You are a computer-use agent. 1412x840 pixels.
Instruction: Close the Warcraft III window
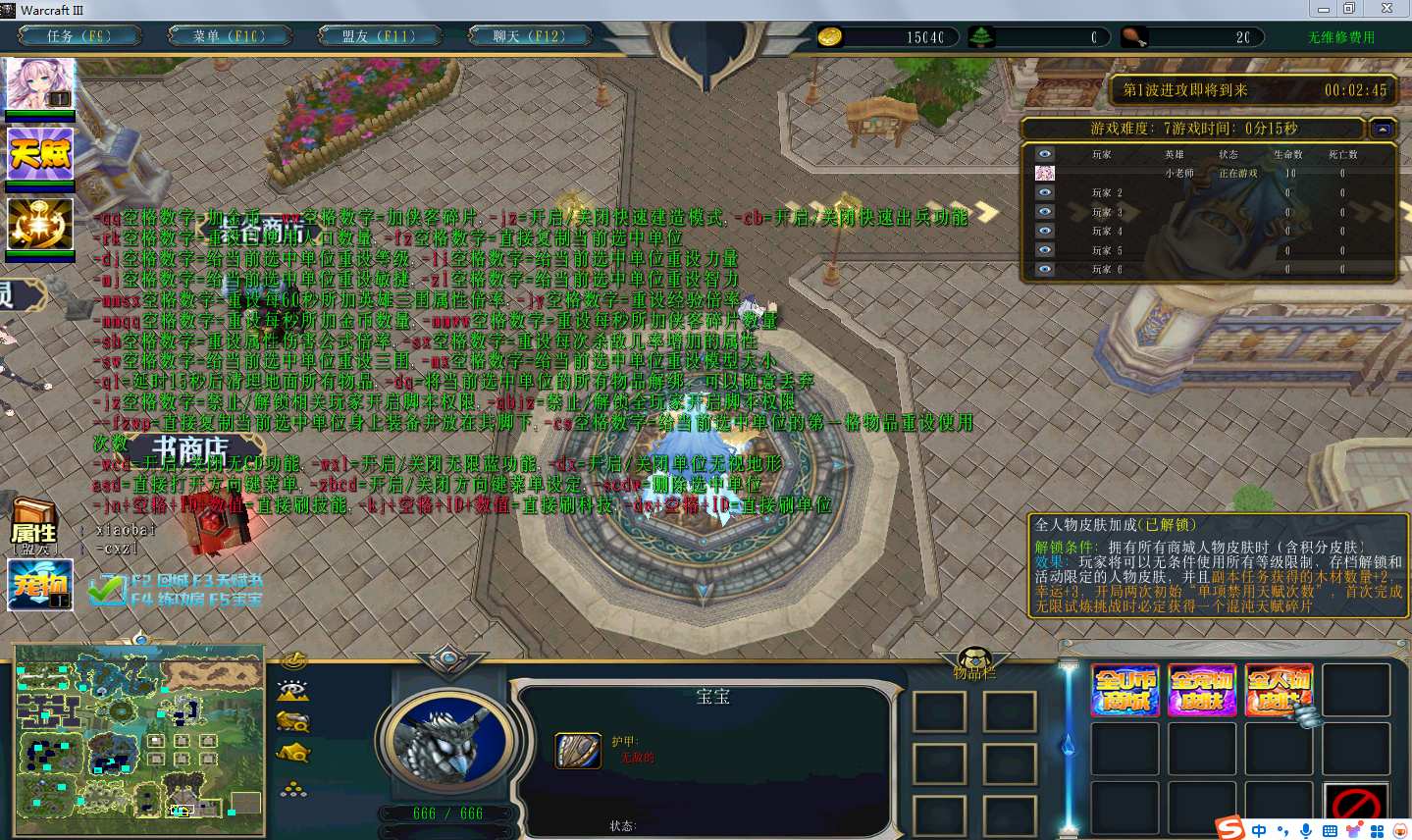1386,9
